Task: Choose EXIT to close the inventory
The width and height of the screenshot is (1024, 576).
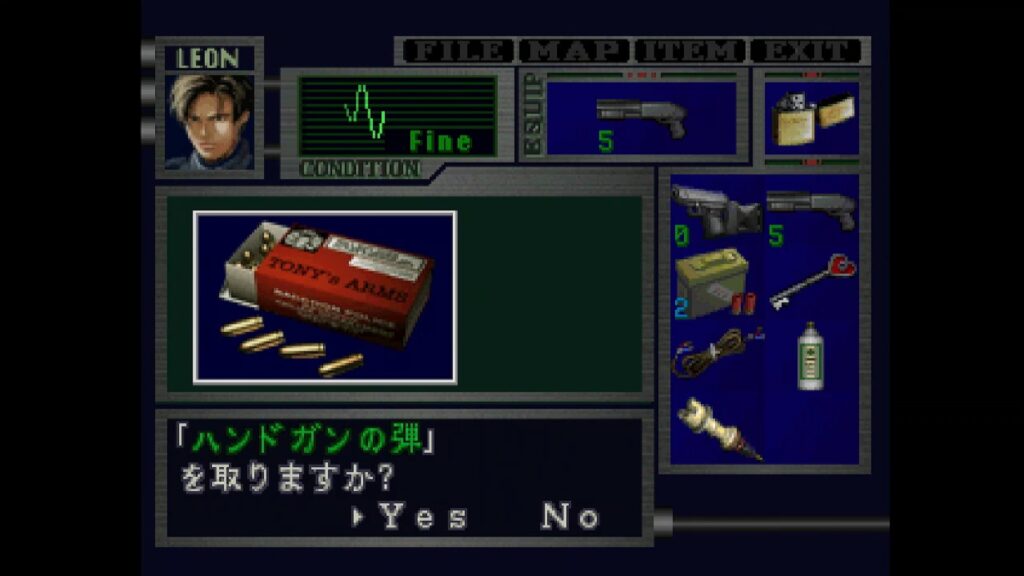Action: tap(806, 50)
